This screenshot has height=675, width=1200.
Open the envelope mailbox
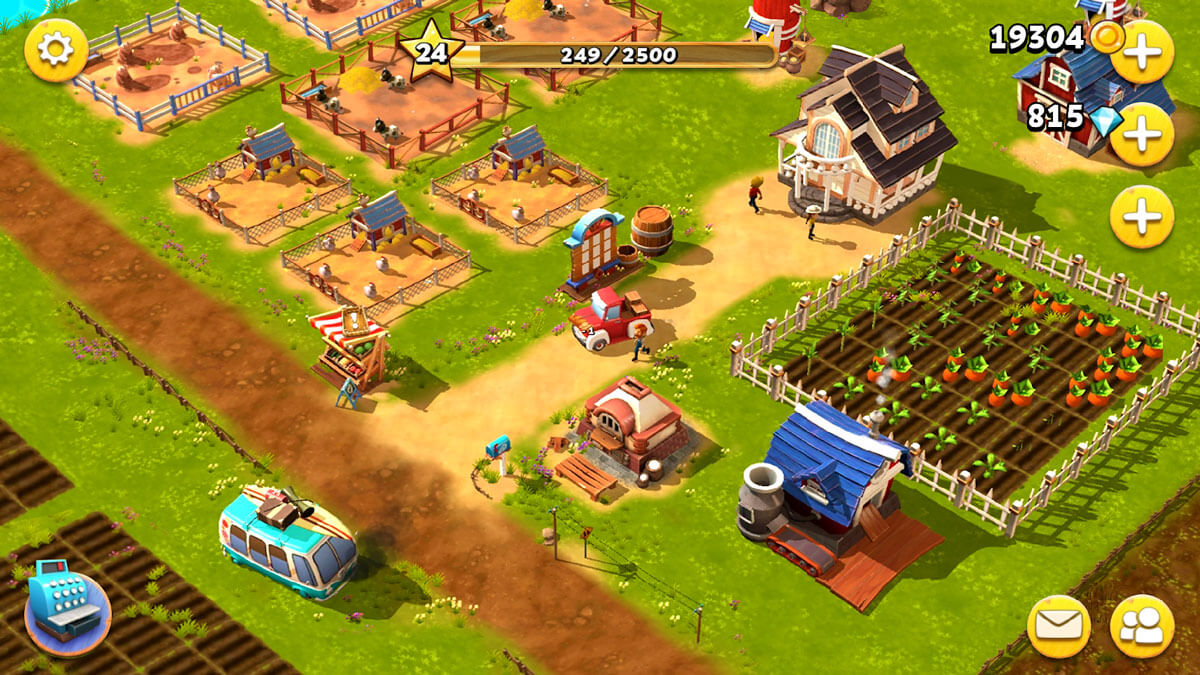coord(1059,627)
